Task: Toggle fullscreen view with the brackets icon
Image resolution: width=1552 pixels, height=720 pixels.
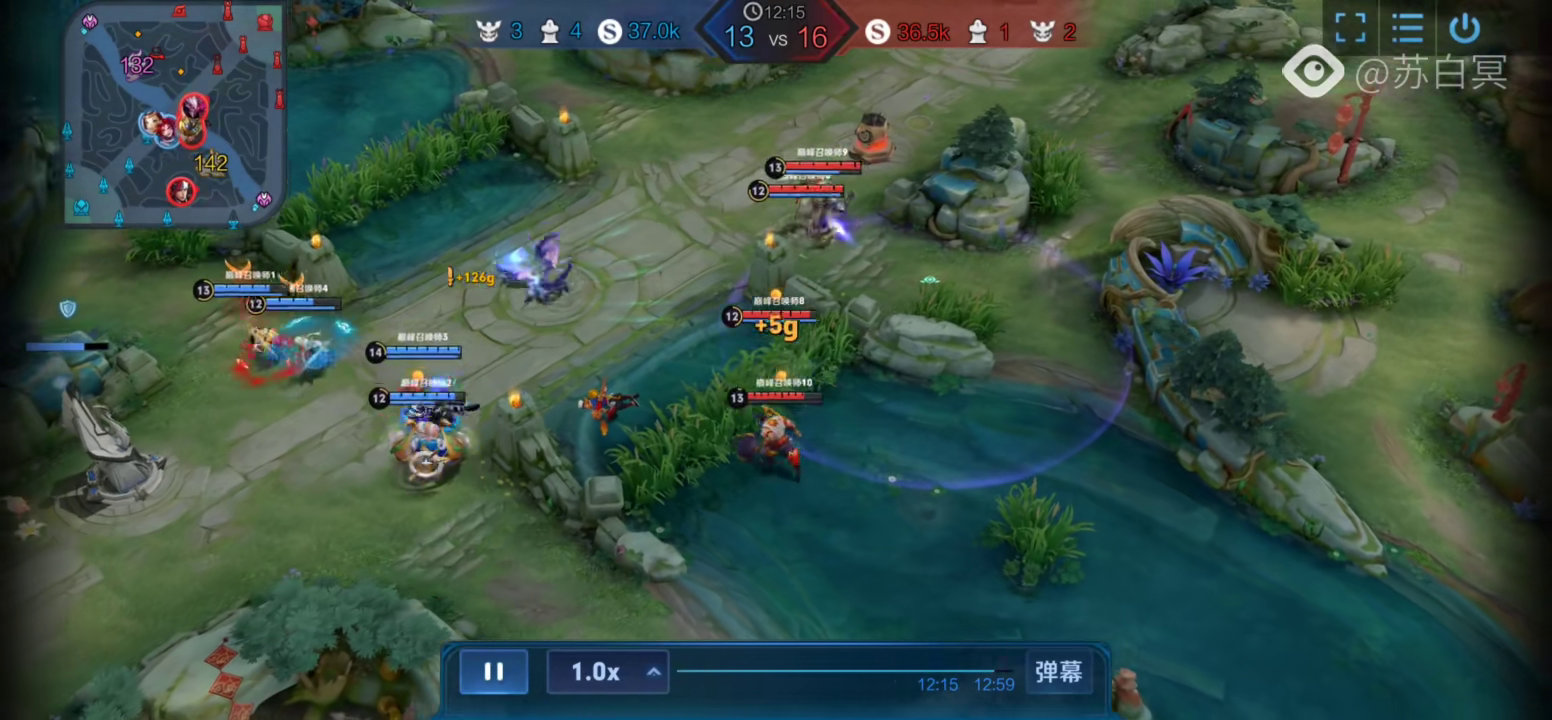Action: pyautogui.click(x=1350, y=28)
